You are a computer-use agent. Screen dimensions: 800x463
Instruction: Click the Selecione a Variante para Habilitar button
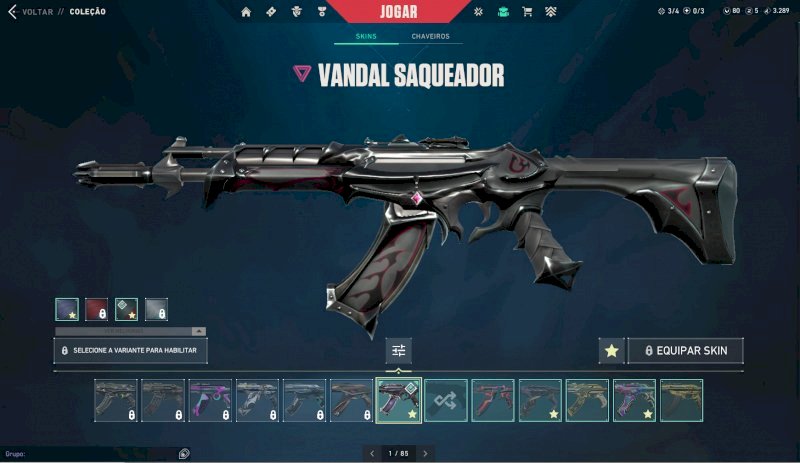click(131, 350)
